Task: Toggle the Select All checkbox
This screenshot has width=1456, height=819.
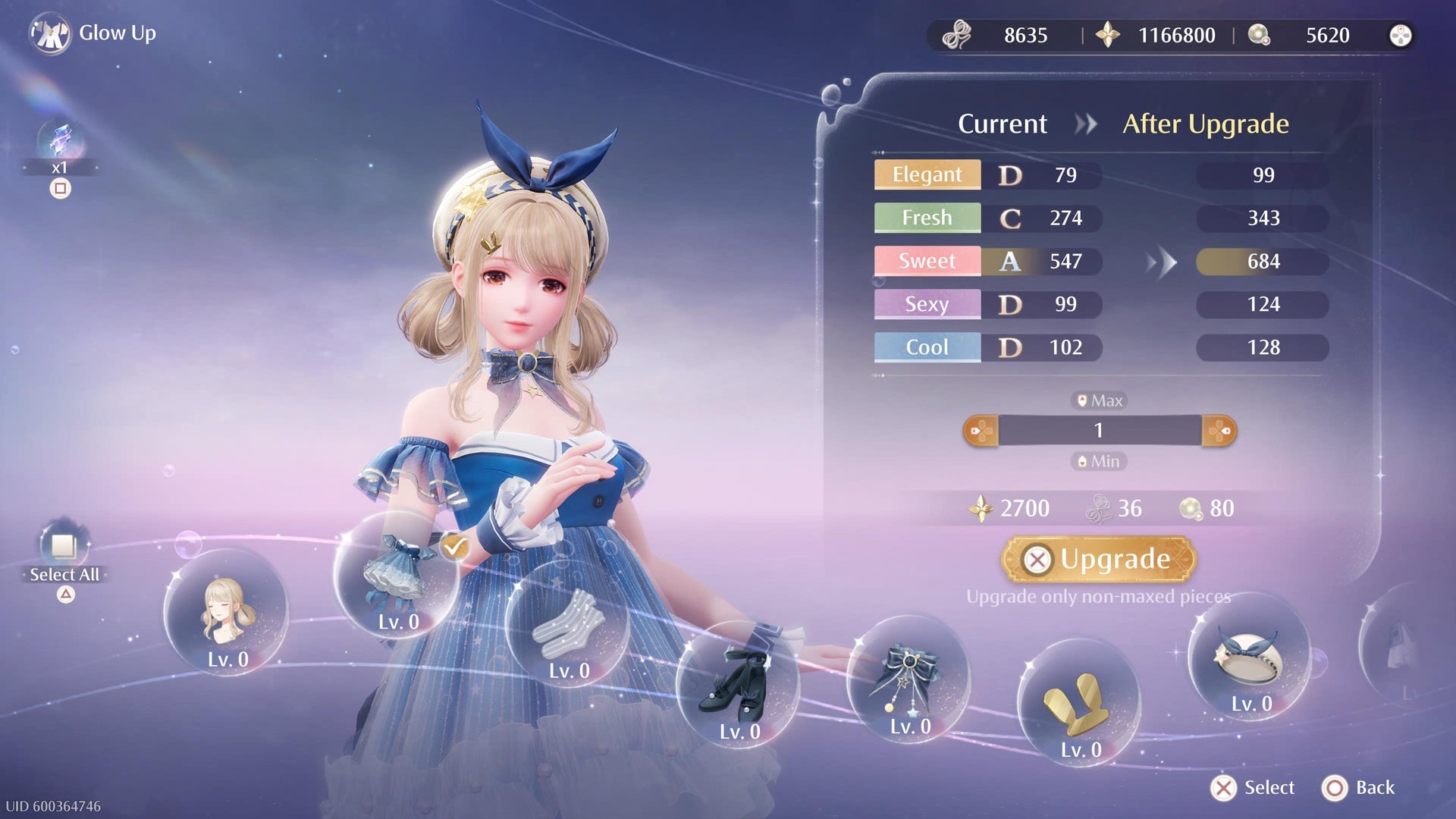Action: (x=64, y=546)
